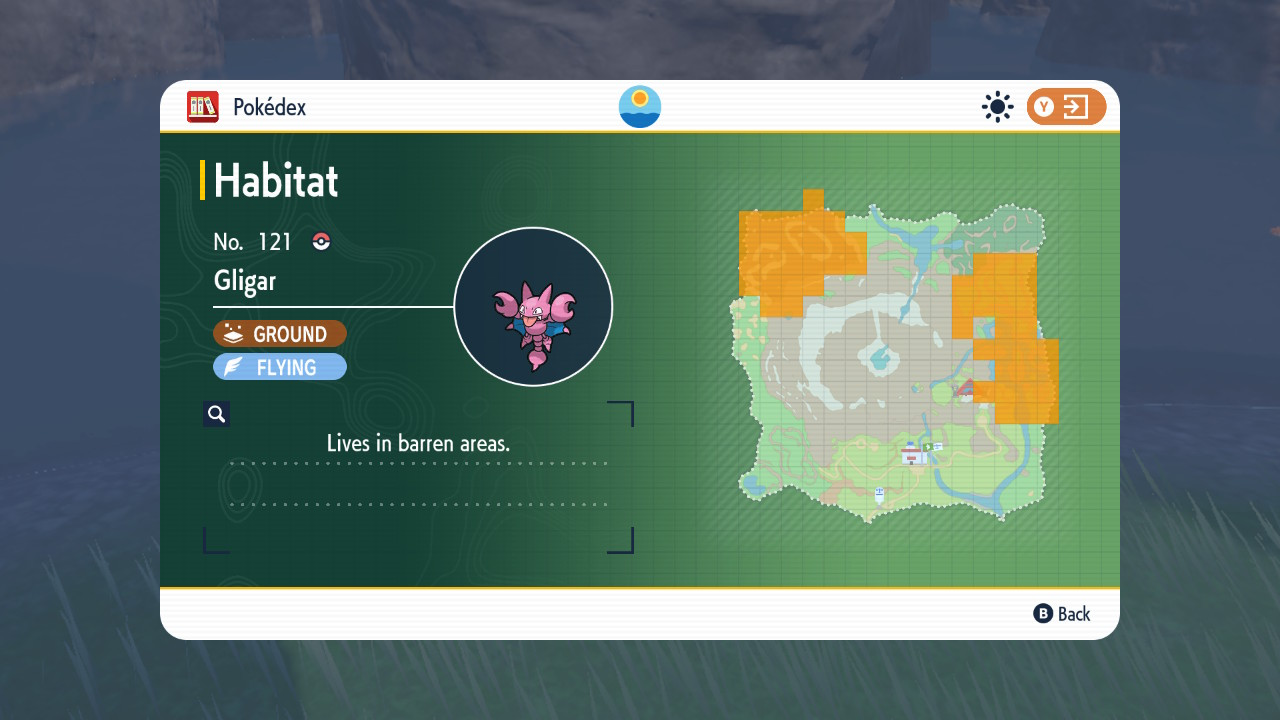The height and width of the screenshot is (720, 1280).
Task: Click the GROUND type badge
Action: pyautogui.click(x=280, y=334)
